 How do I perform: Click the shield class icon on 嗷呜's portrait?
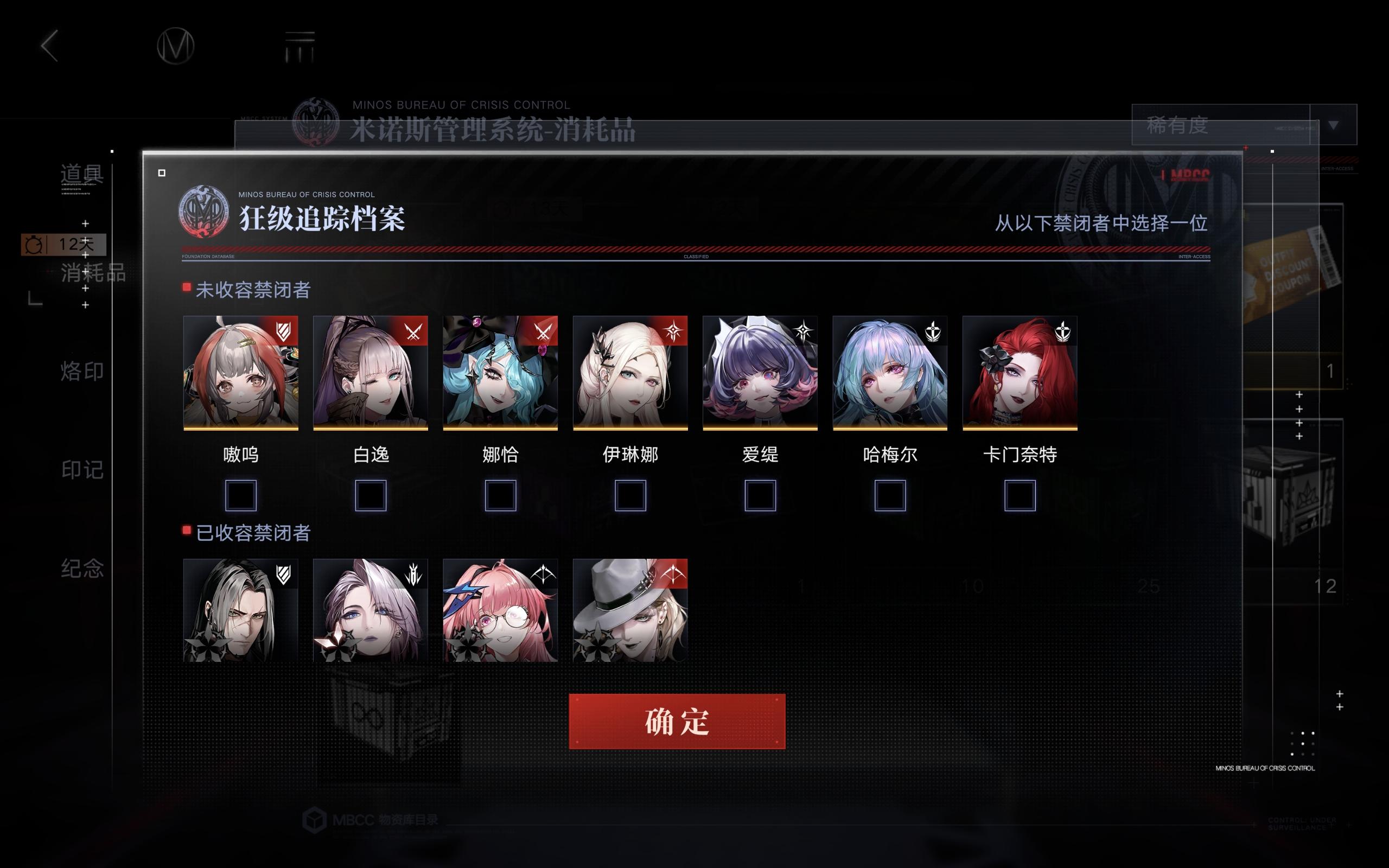coord(285,332)
